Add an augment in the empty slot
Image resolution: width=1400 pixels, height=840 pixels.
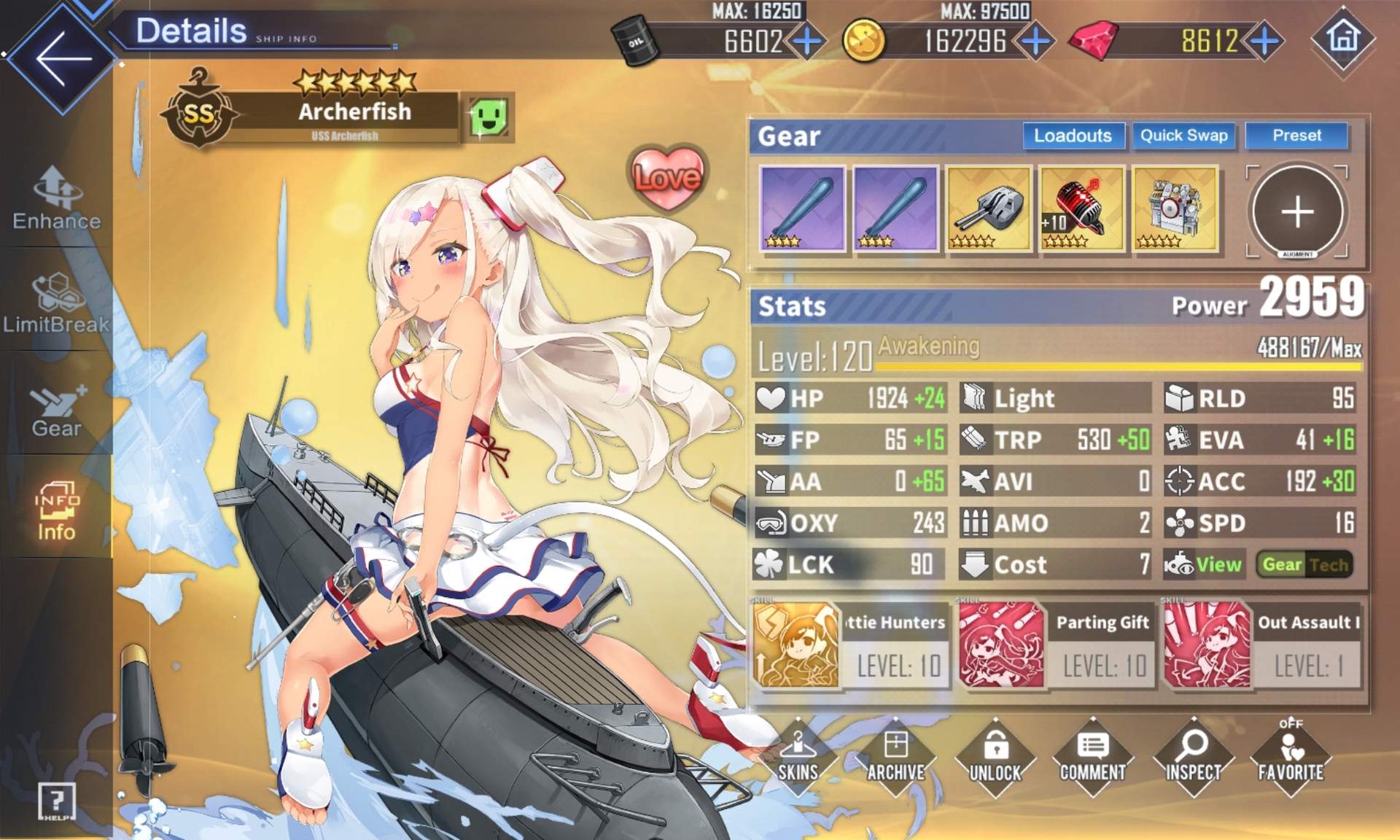(x=1297, y=212)
